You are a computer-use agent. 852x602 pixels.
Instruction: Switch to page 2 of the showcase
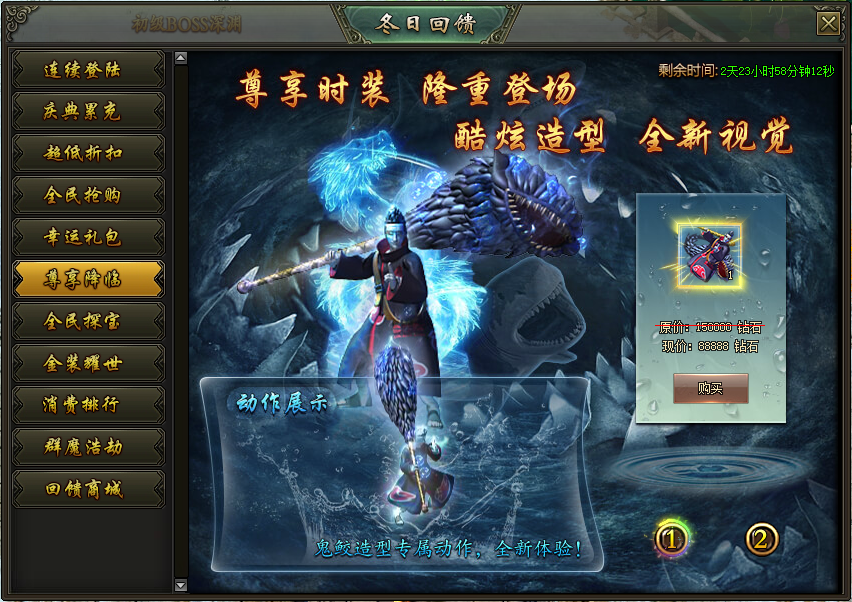pos(761,540)
